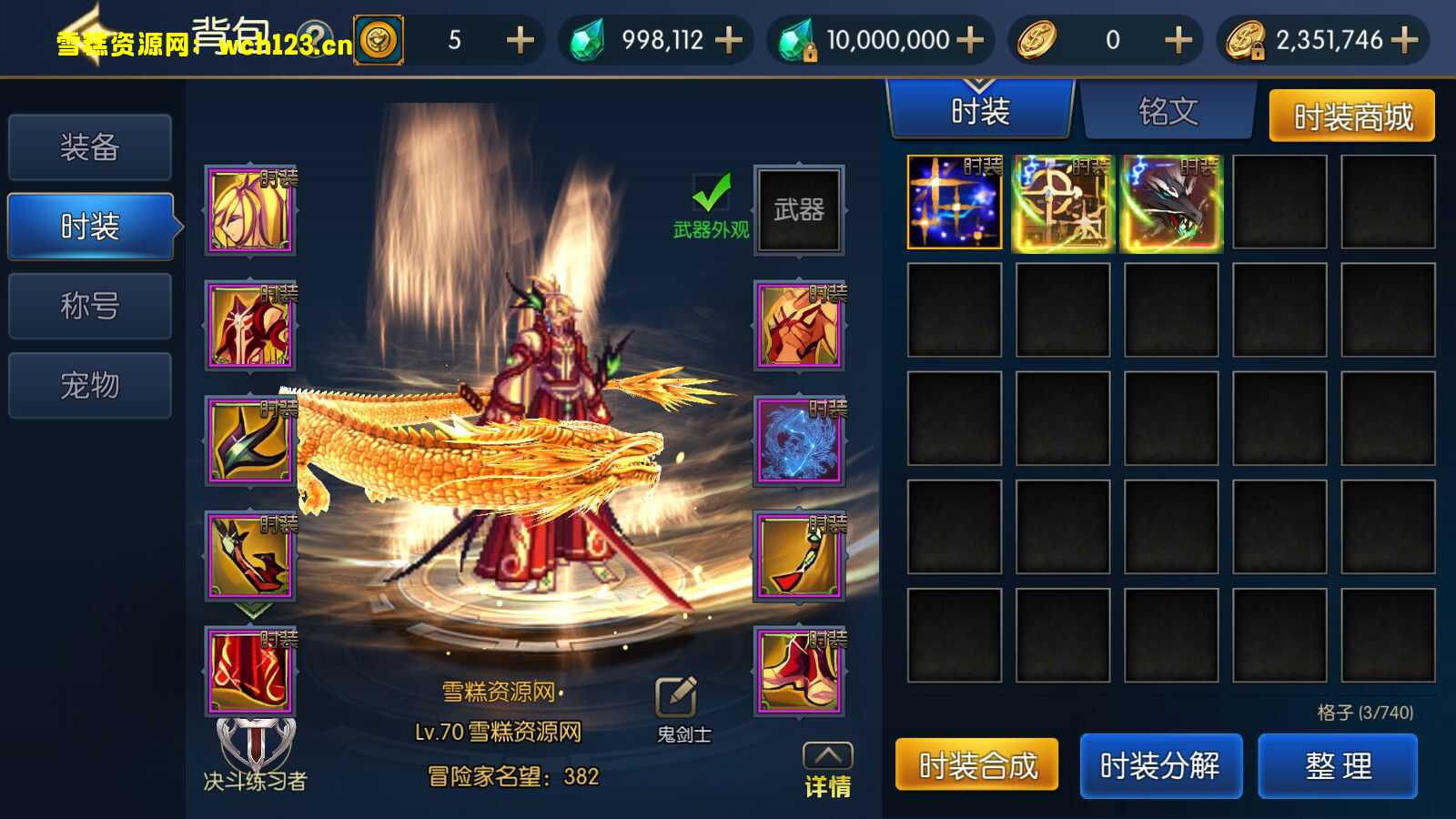The width and height of the screenshot is (1456, 819).
Task: Open the character name edit pencil icon
Action: pos(675,694)
